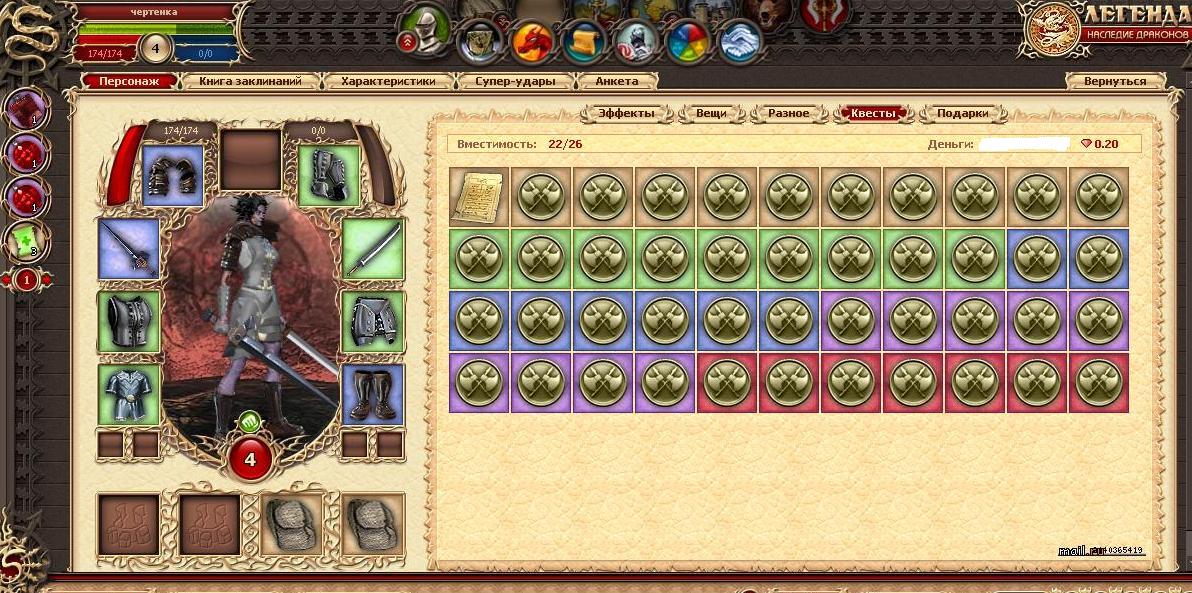The width and height of the screenshot is (1192, 593).
Task: Click the equipped shoulder pauldrons slot
Action: click(172, 176)
